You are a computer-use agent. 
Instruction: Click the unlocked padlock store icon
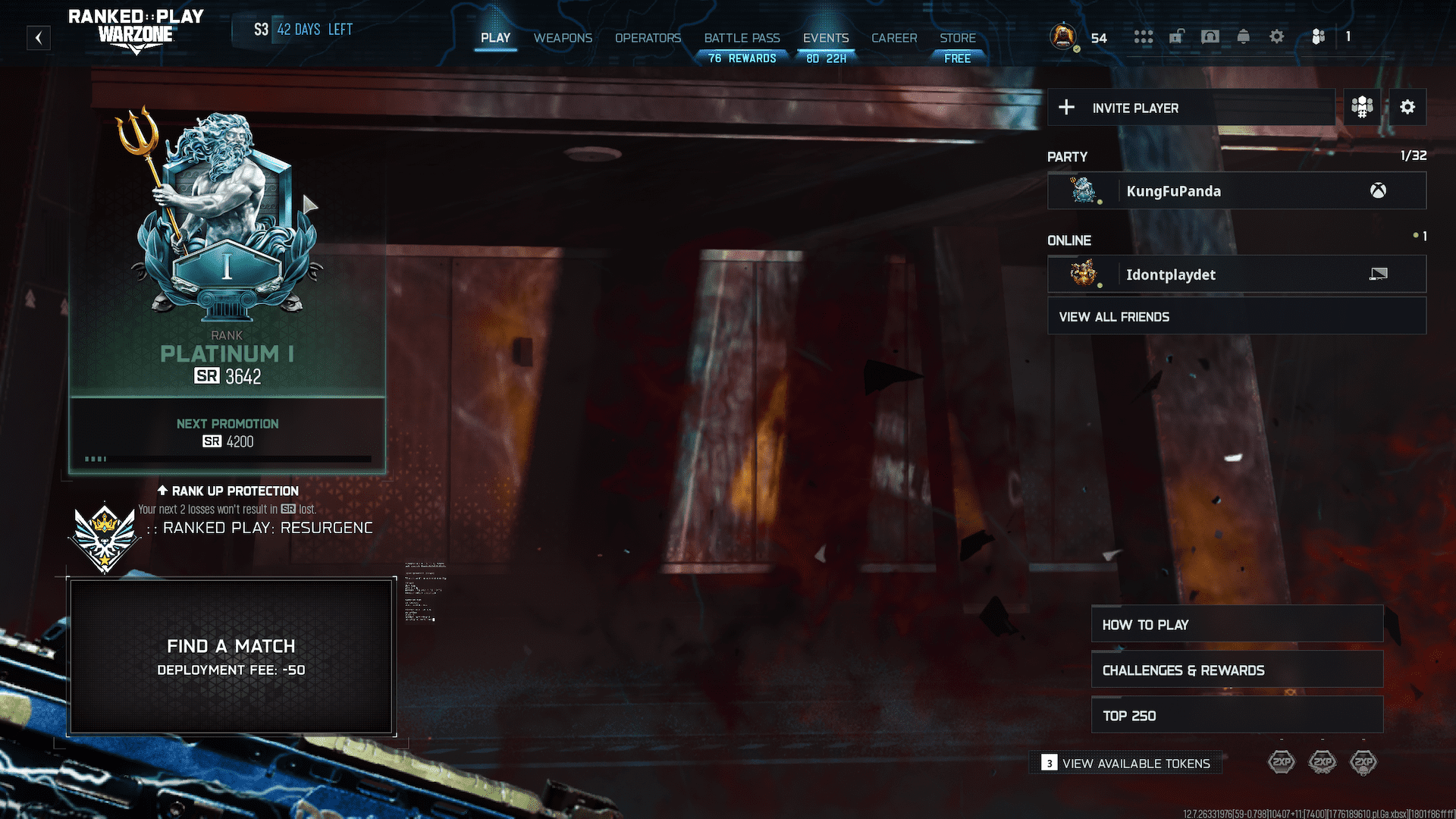click(1177, 36)
